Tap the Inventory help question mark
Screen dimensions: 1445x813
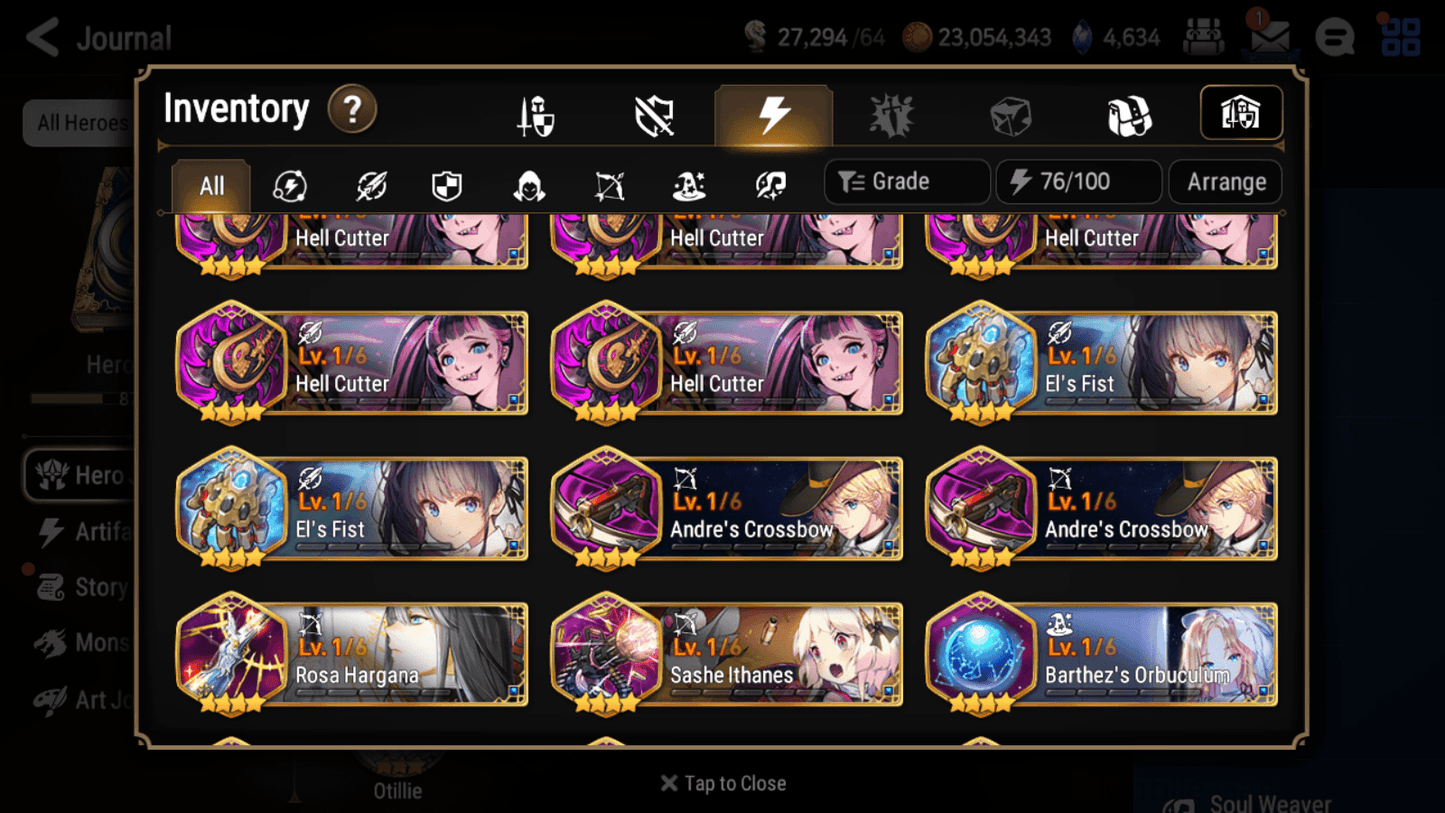(x=352, y=110)
